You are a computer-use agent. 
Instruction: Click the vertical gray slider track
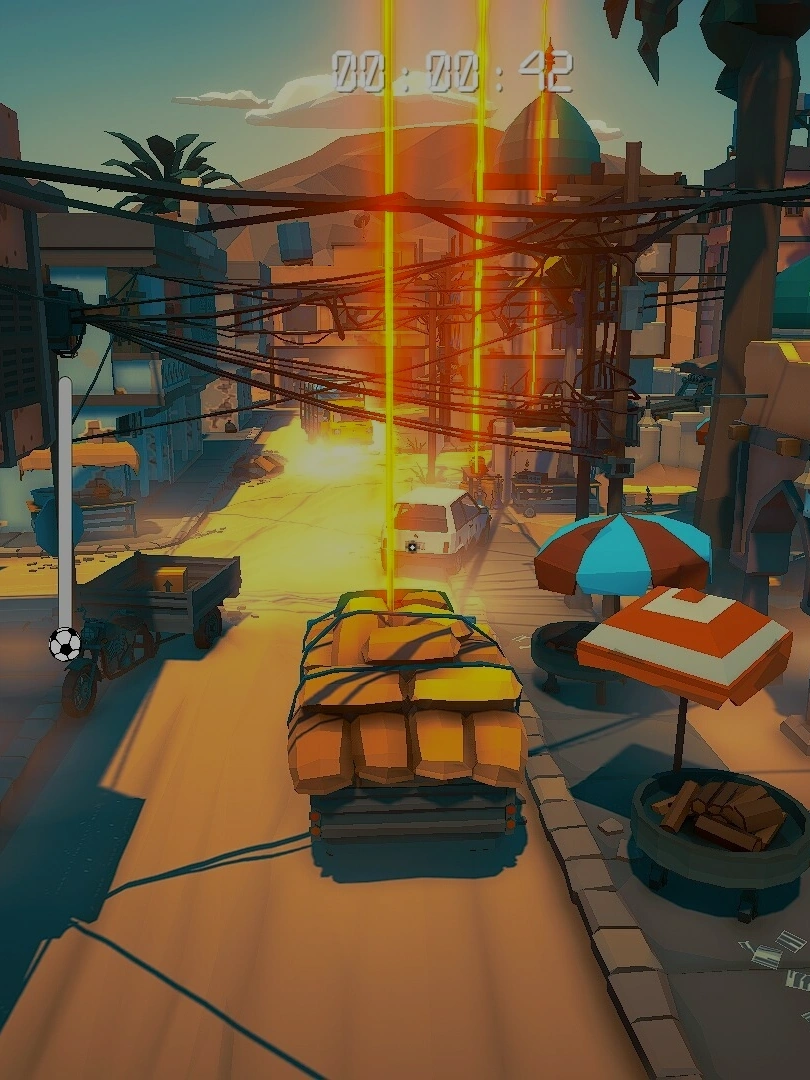(65, 500)
